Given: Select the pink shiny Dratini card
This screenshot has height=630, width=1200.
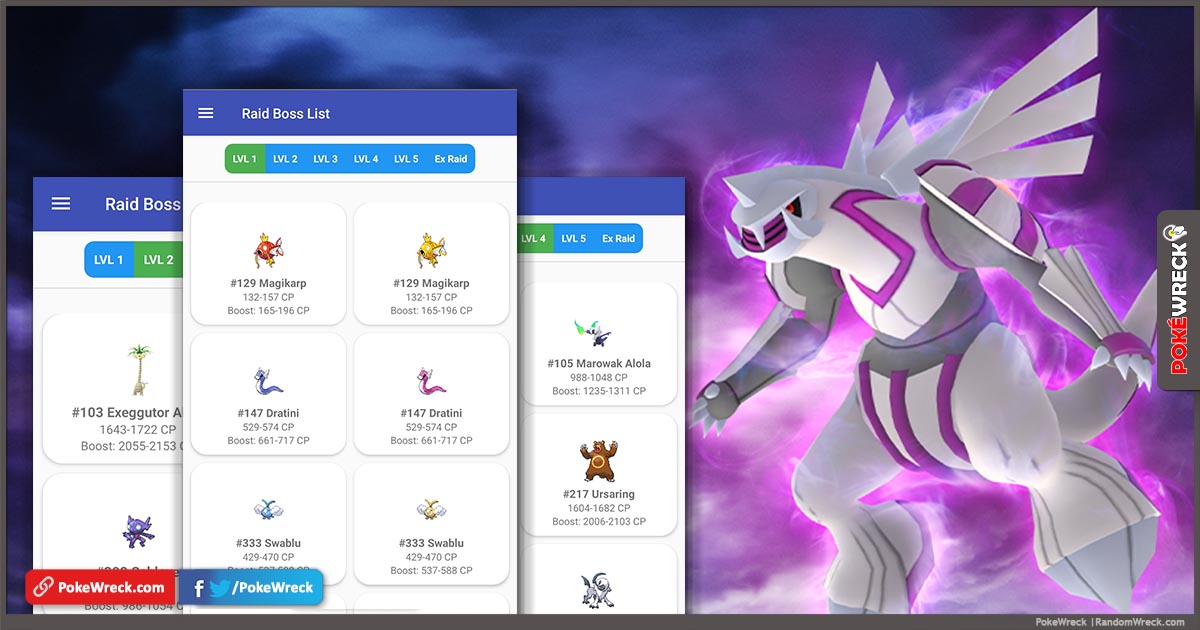Looking at the screenshot, I should coord(431,394).
